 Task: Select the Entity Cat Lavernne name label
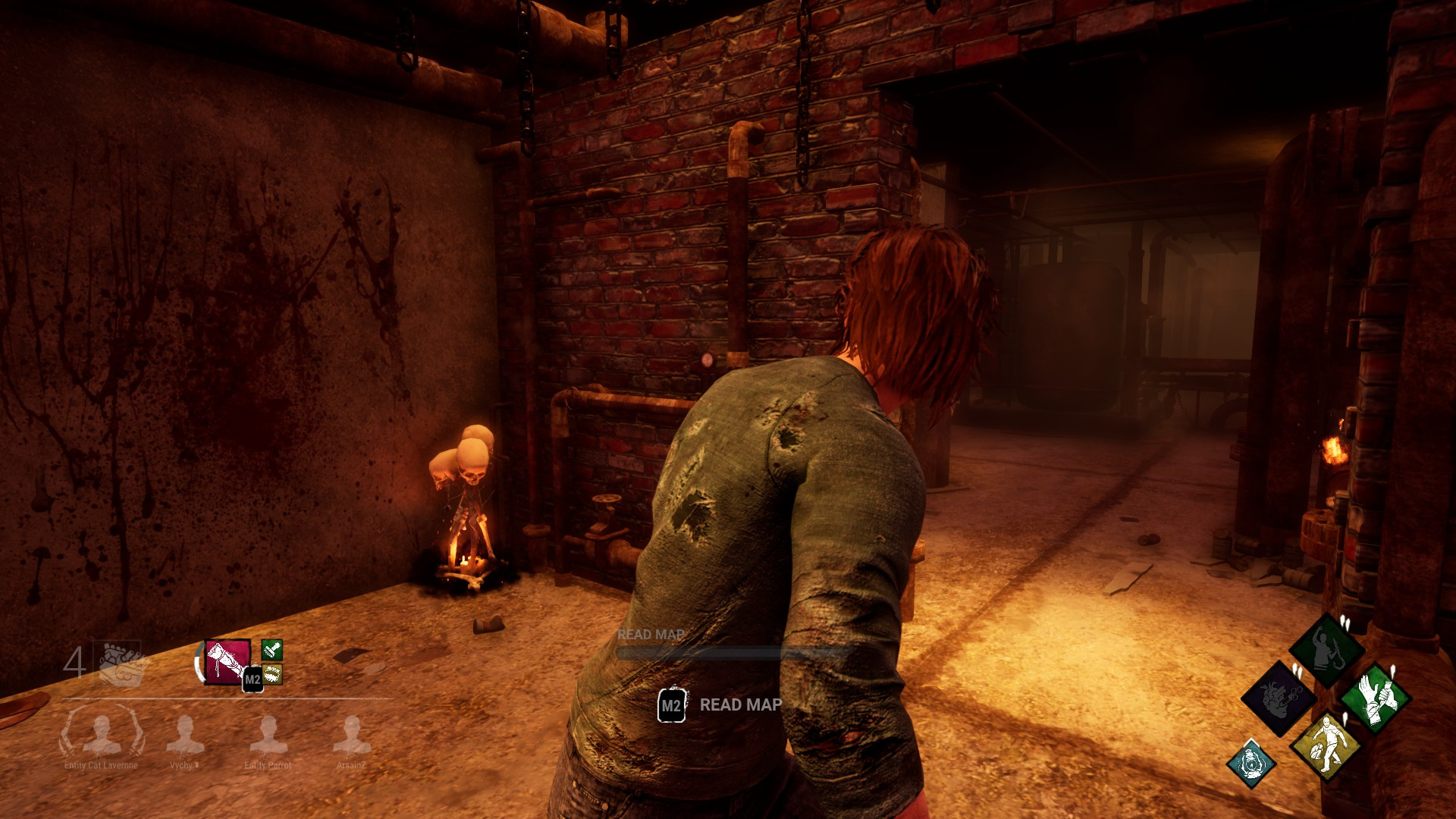[x=101, y=765]
